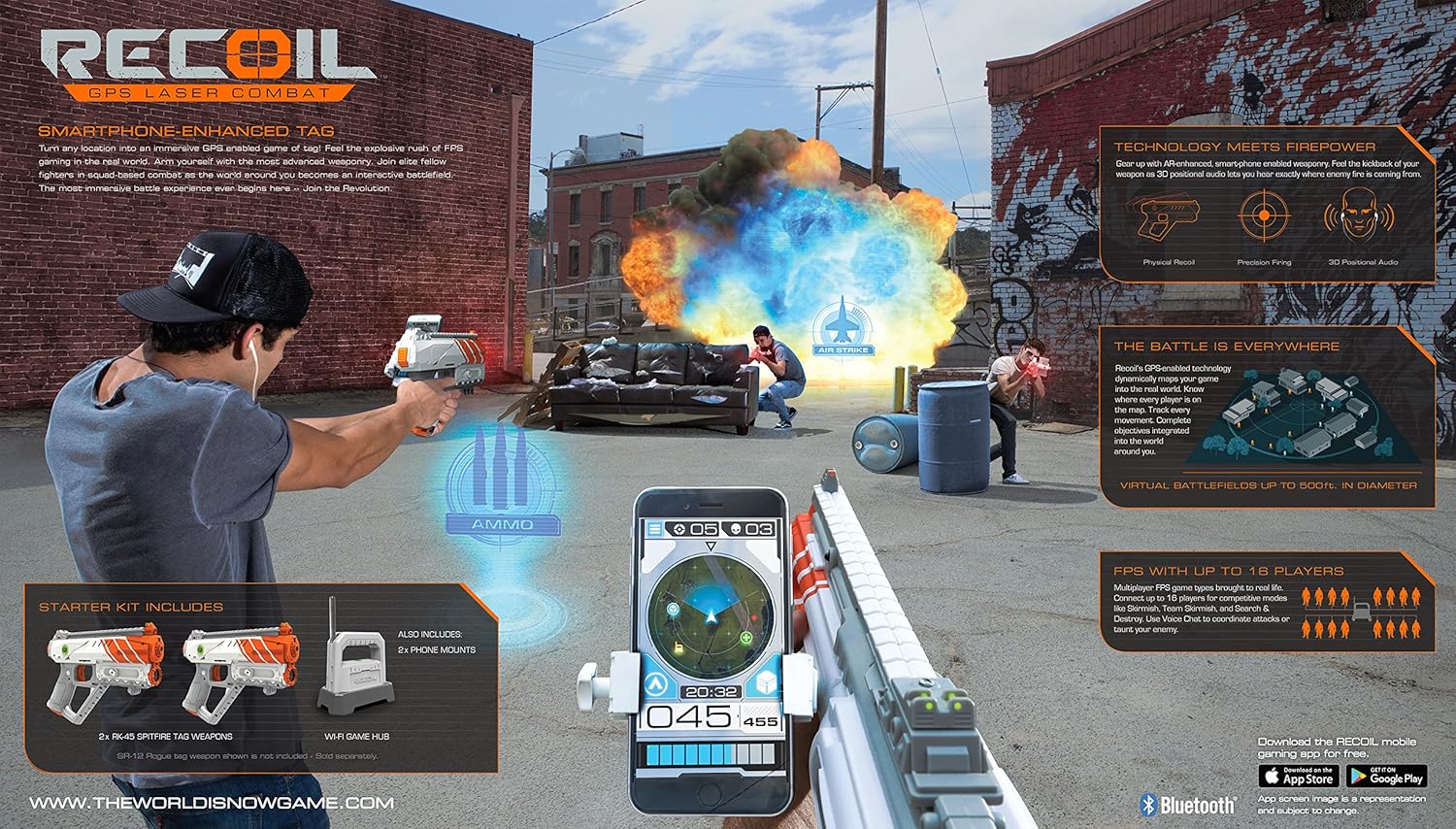Image resolution: width=1456 pixels, height=829 pixels.
Task: Open the hamburger menu on the phone app
Action: pyautogui.click(x=655, y=528)
